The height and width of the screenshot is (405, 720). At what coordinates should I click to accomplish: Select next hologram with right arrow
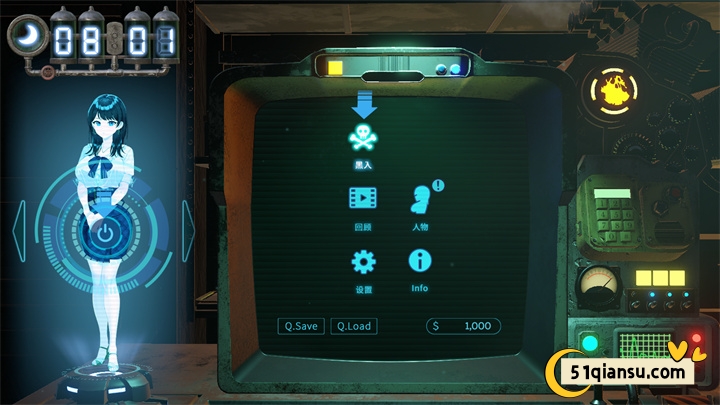point(187,232)
